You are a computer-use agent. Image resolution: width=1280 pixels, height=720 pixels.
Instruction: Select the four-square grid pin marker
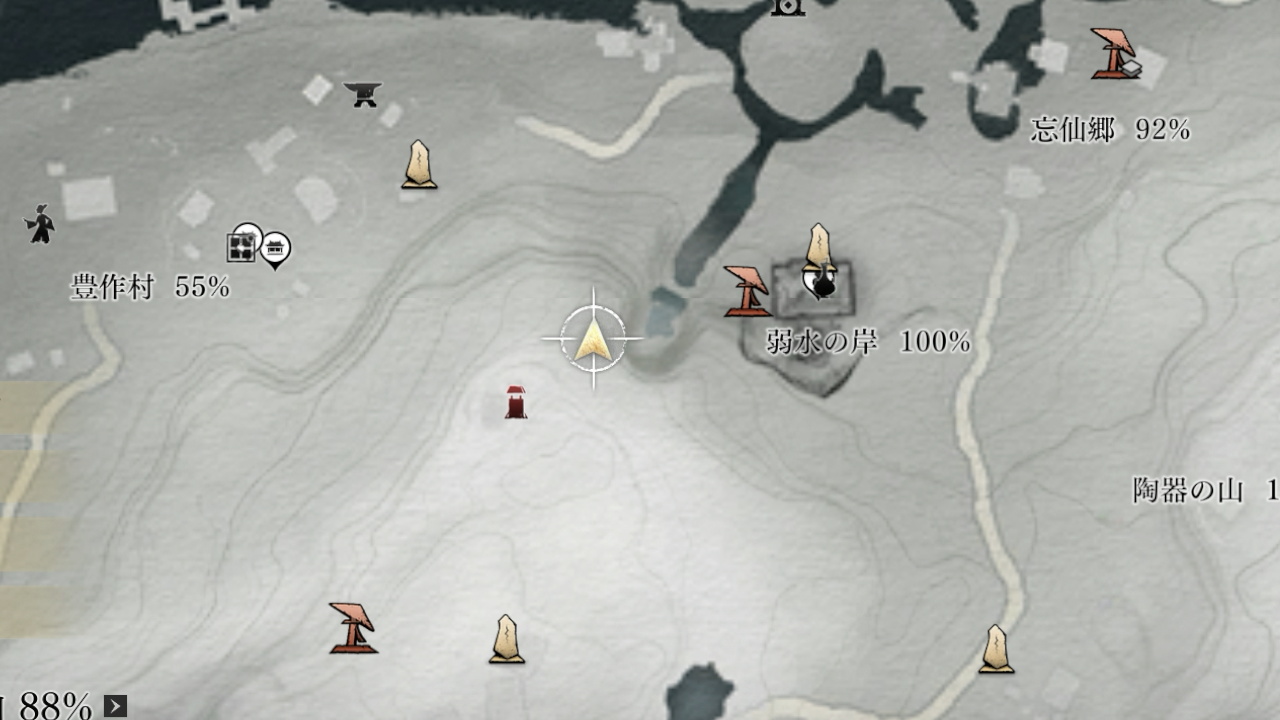(x=243, y=243)
